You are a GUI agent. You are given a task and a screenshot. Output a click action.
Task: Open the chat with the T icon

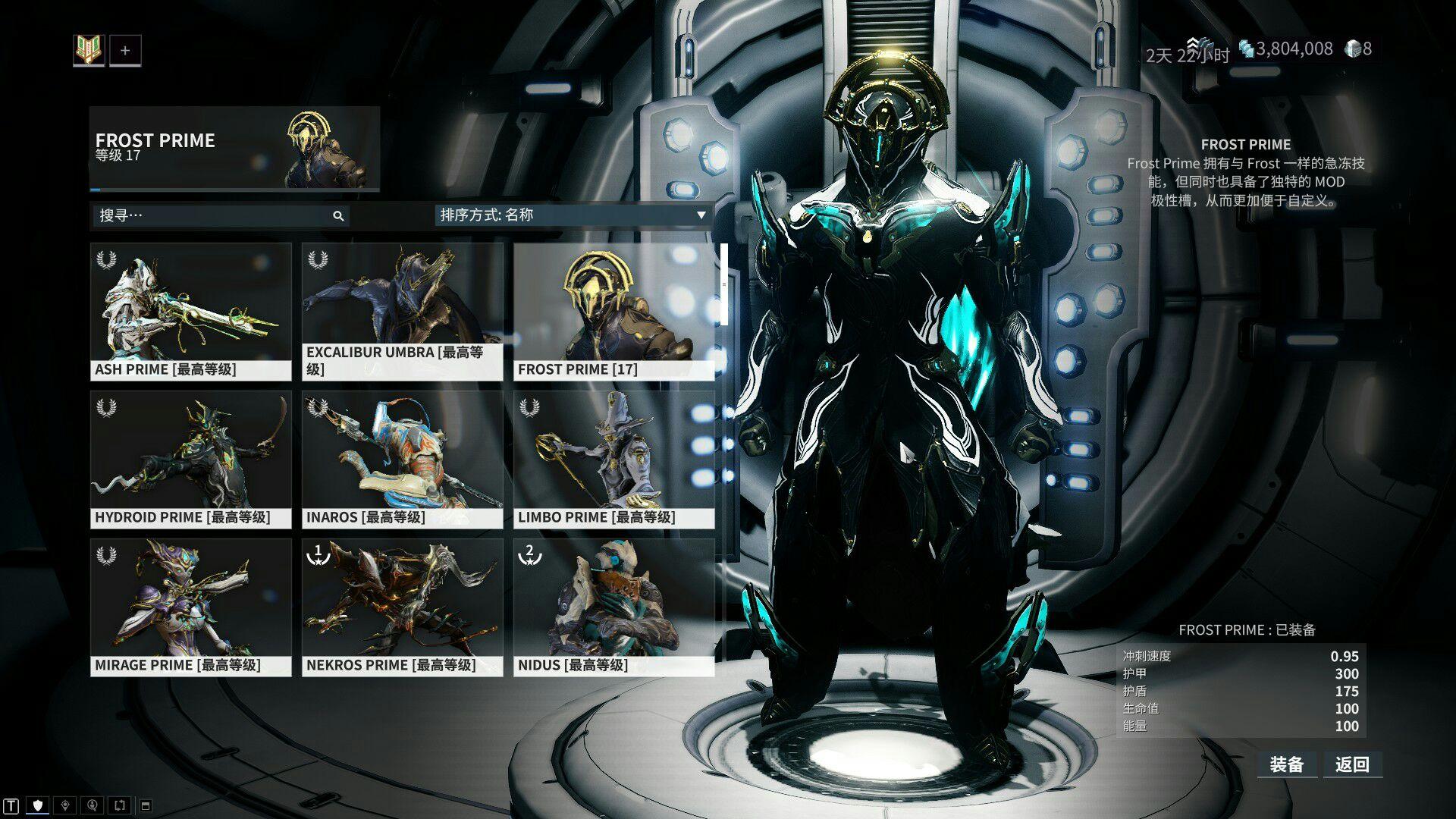click(11, 805)
